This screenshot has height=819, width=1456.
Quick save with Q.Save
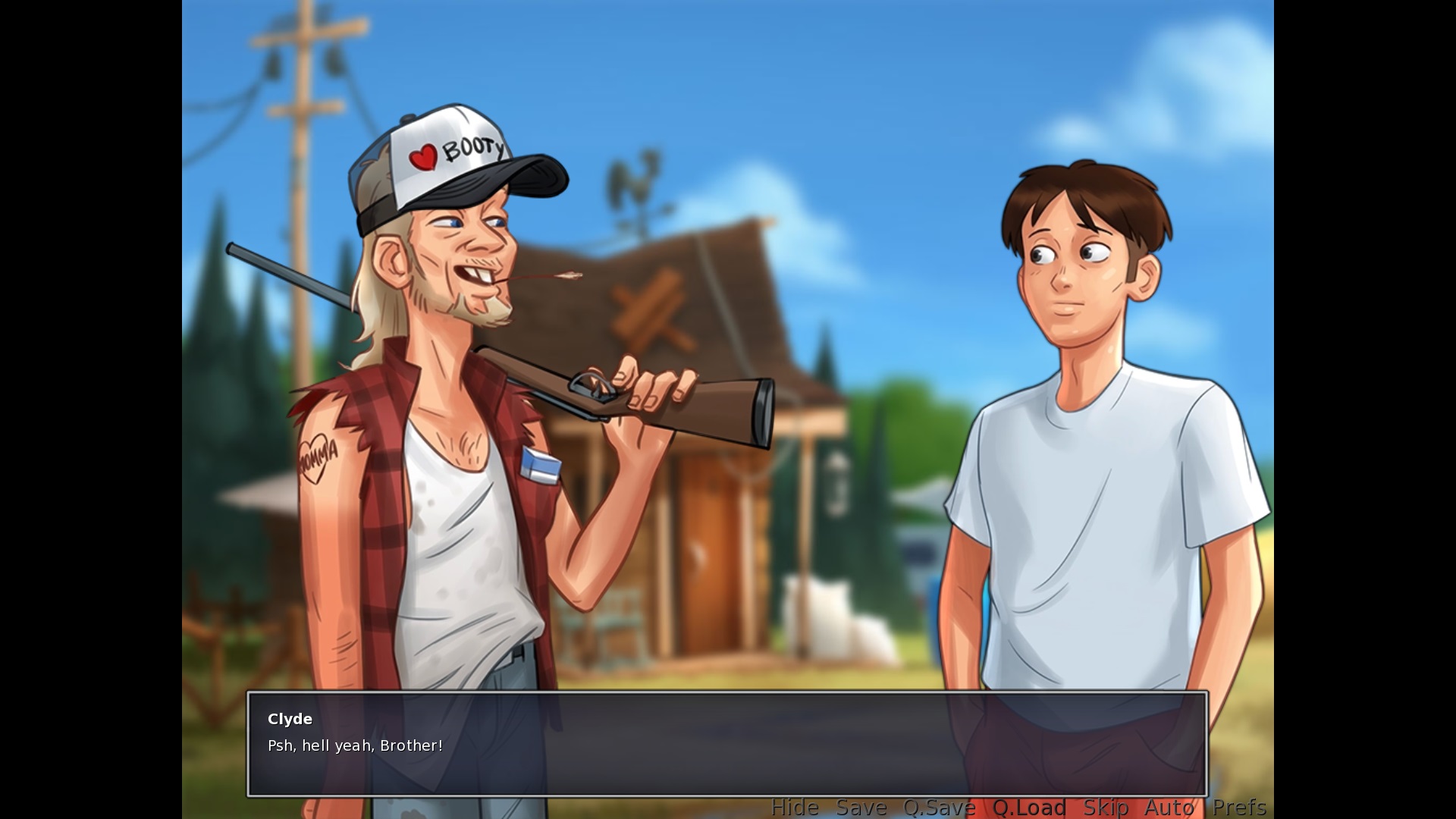click(x=939, y=808)
